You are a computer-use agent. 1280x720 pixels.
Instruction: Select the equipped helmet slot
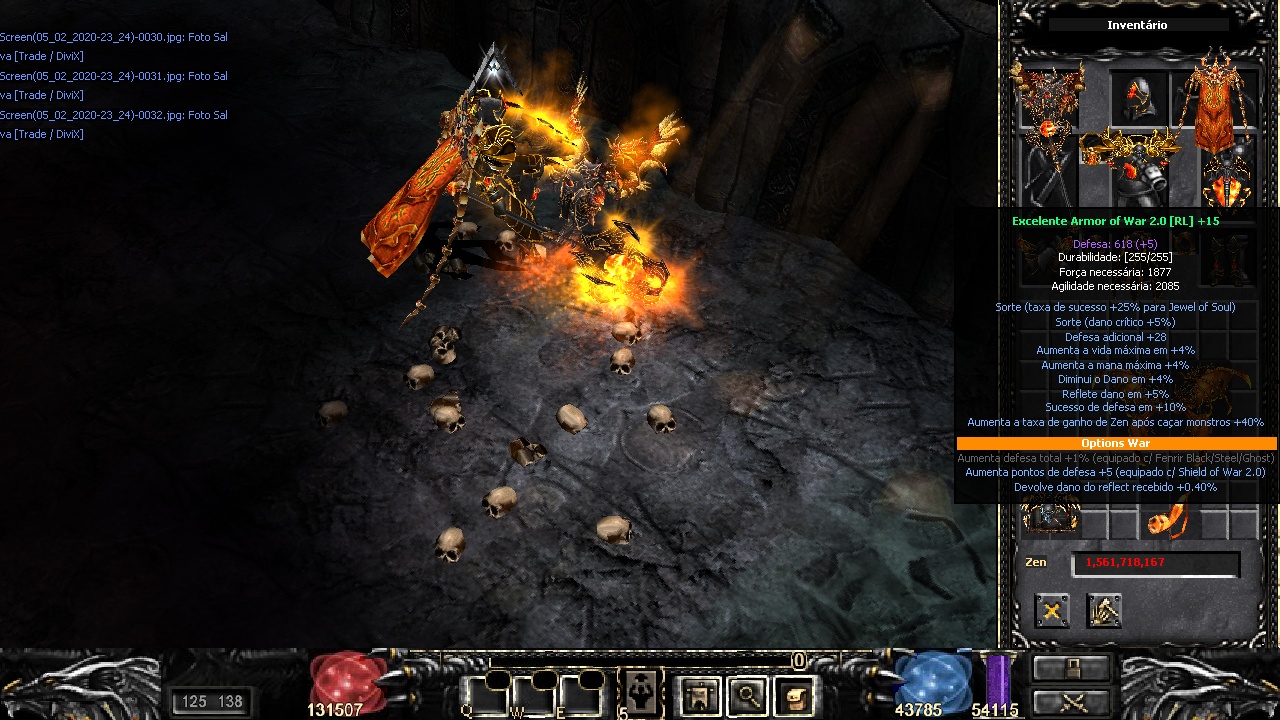[x=1141, y=99]
